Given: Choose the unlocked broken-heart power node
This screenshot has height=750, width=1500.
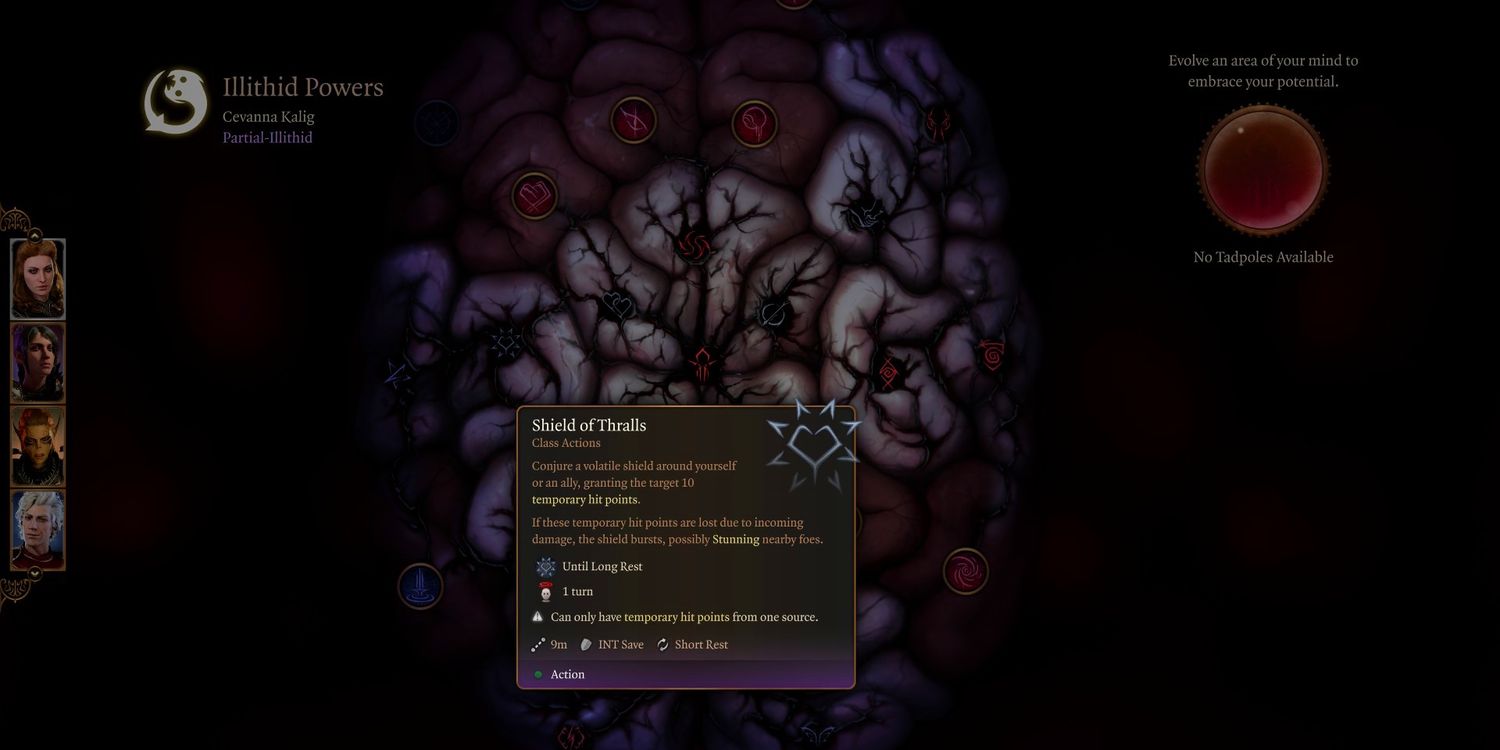Looking at the screenshot, I should (x=535, y=196).
